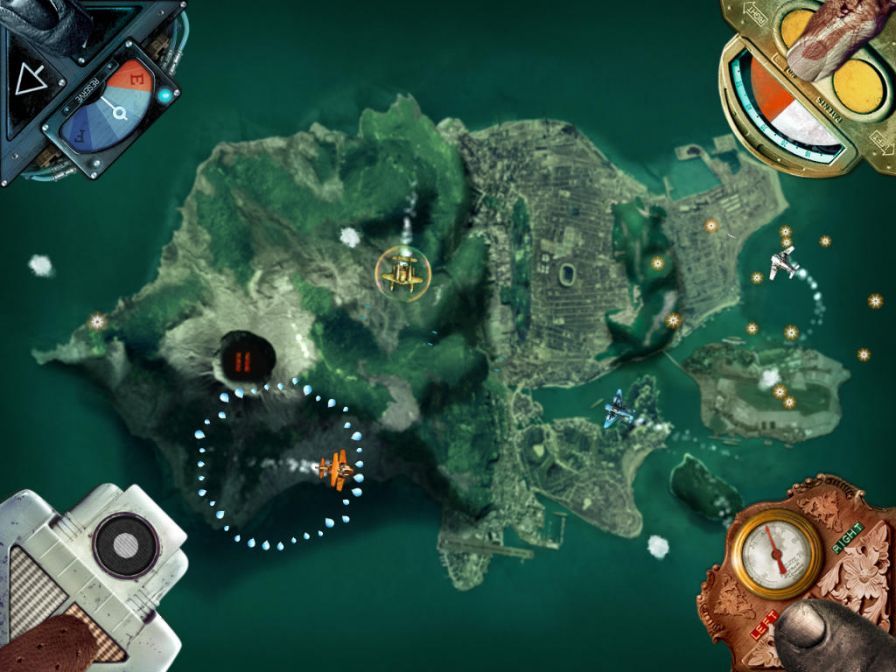Hit the uncovered yellow button on brass panel

pos(859,85)
